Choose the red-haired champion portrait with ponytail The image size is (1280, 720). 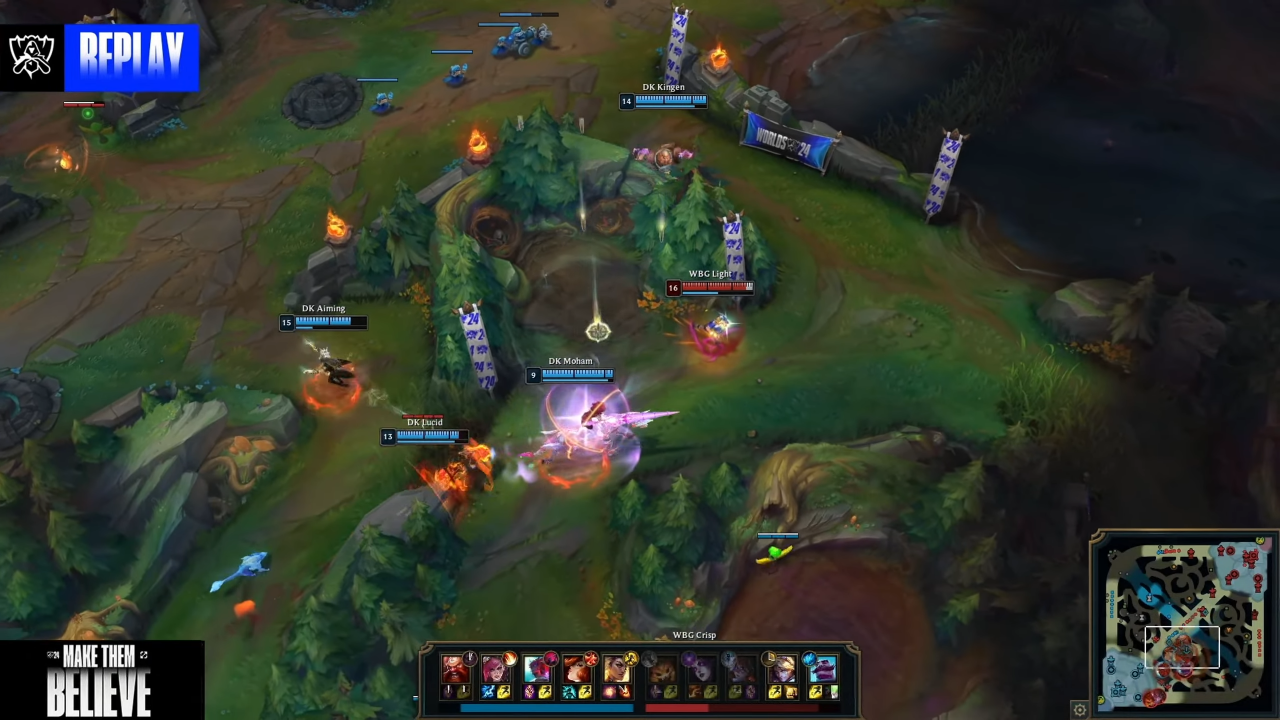coord(577,668)
